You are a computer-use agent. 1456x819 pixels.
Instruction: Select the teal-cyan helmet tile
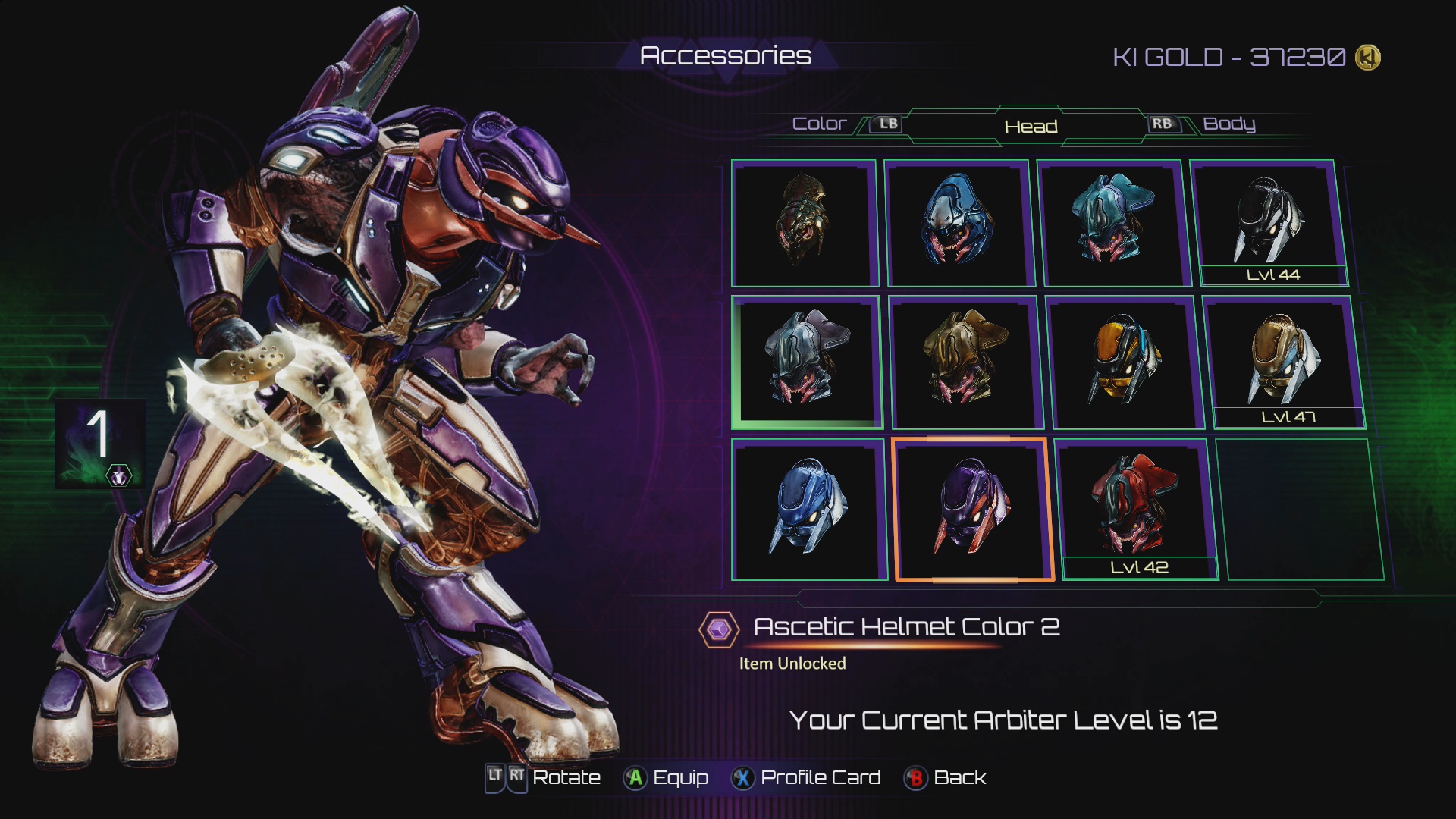[x=1111, y=221]
